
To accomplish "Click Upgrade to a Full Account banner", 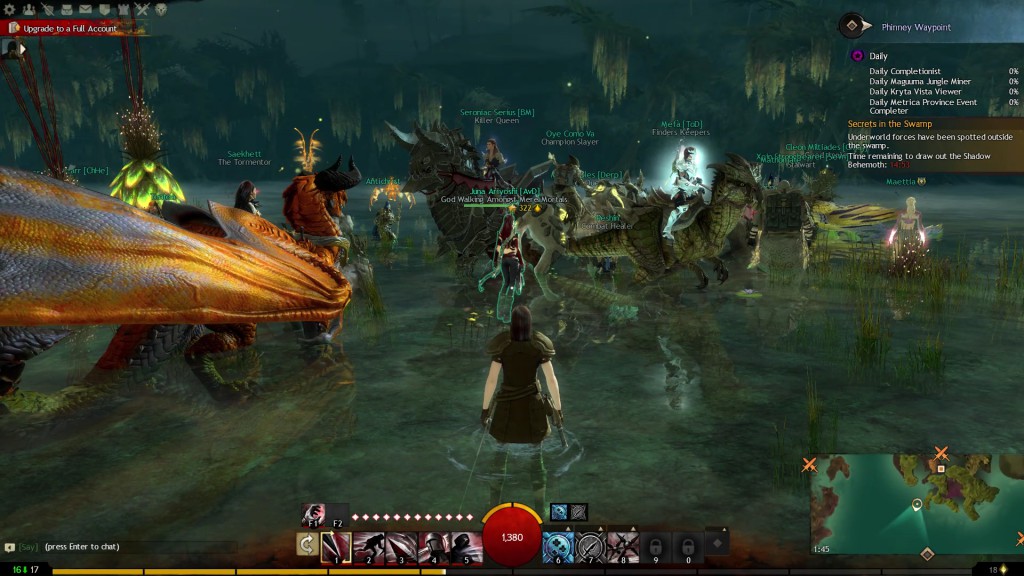I will 69,29.
